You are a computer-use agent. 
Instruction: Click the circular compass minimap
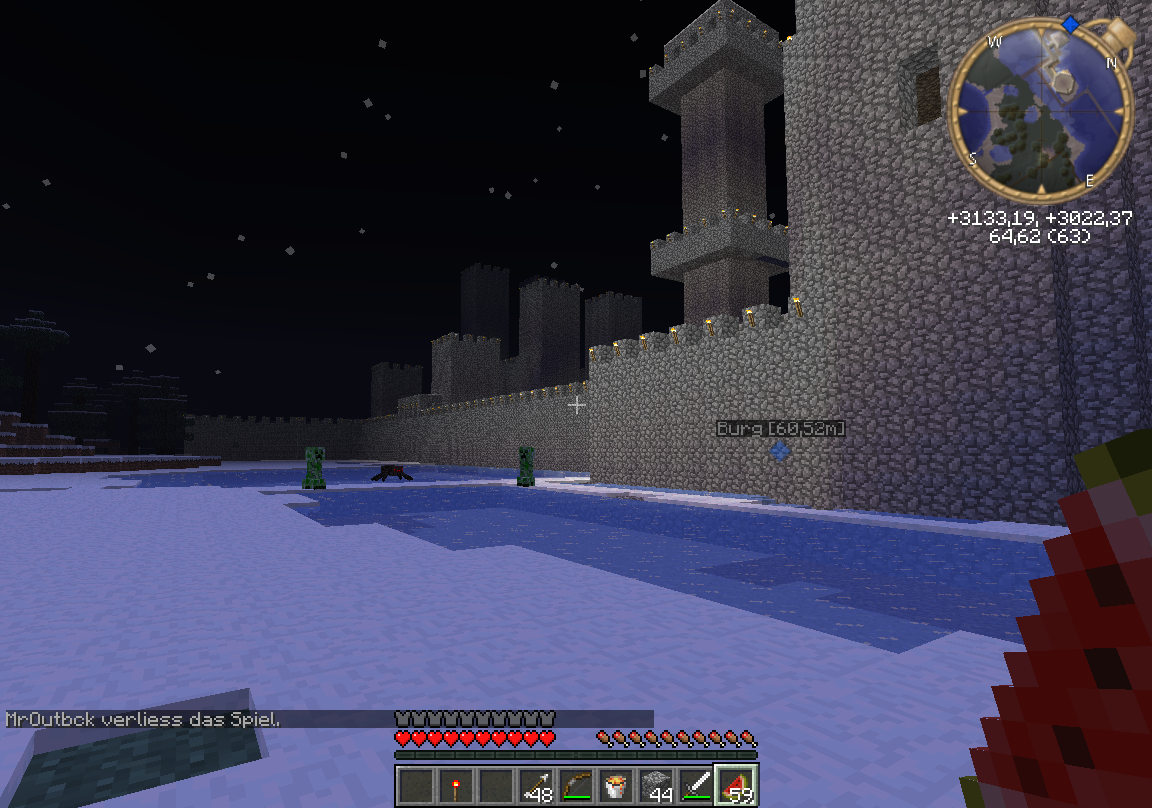tap(1041, 110)
